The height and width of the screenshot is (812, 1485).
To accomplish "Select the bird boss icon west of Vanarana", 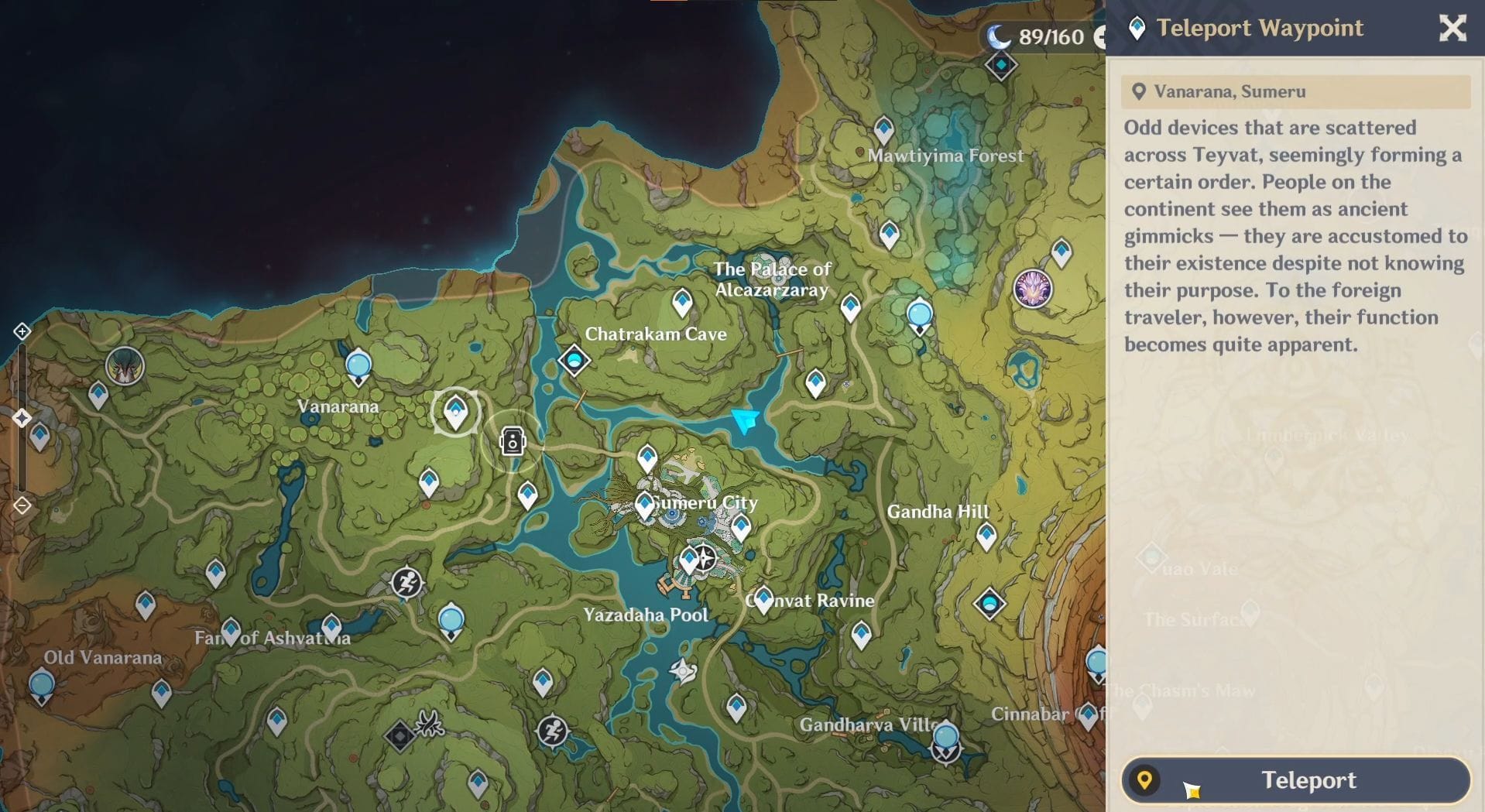I will 124,367.
